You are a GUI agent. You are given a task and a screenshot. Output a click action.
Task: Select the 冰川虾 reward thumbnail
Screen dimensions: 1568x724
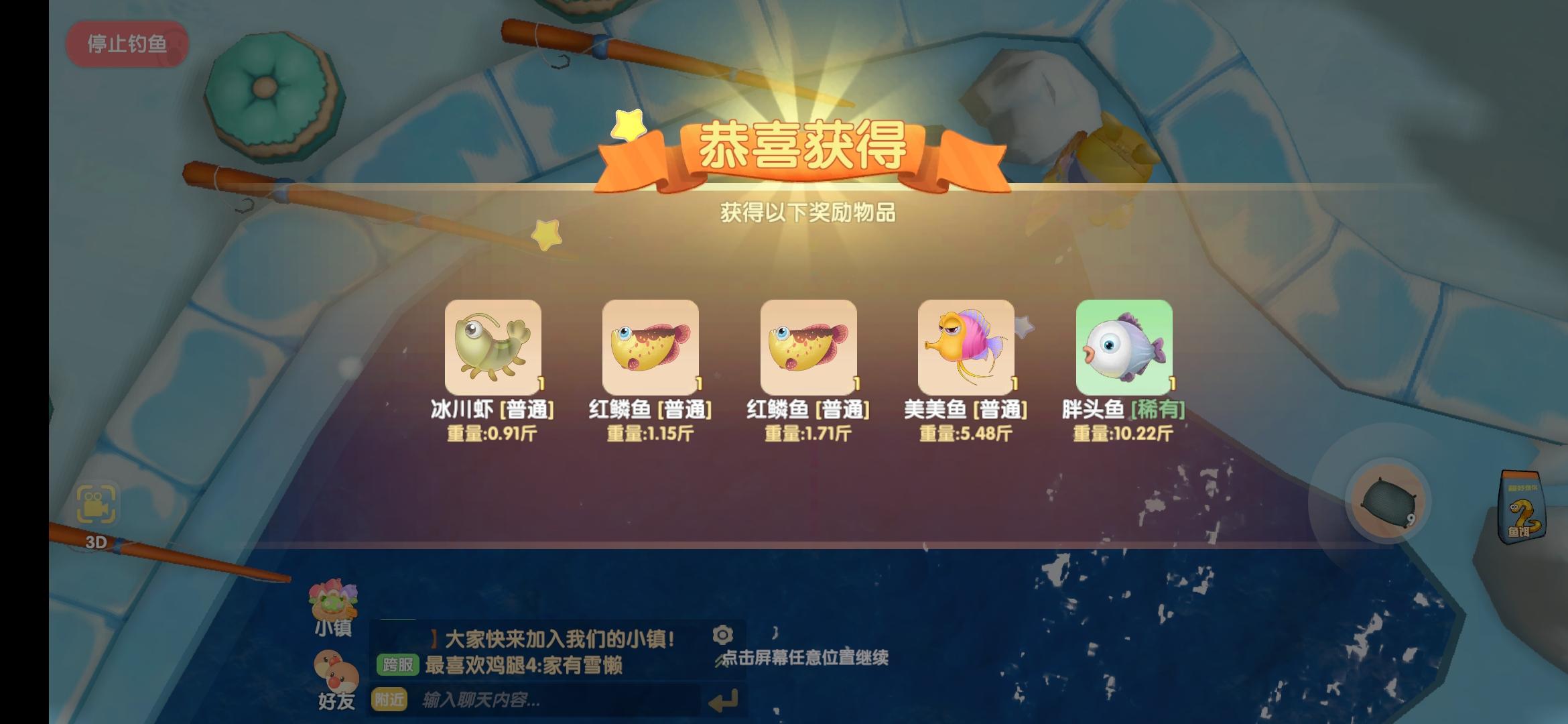pyautogui.click(x=493, y=349)
